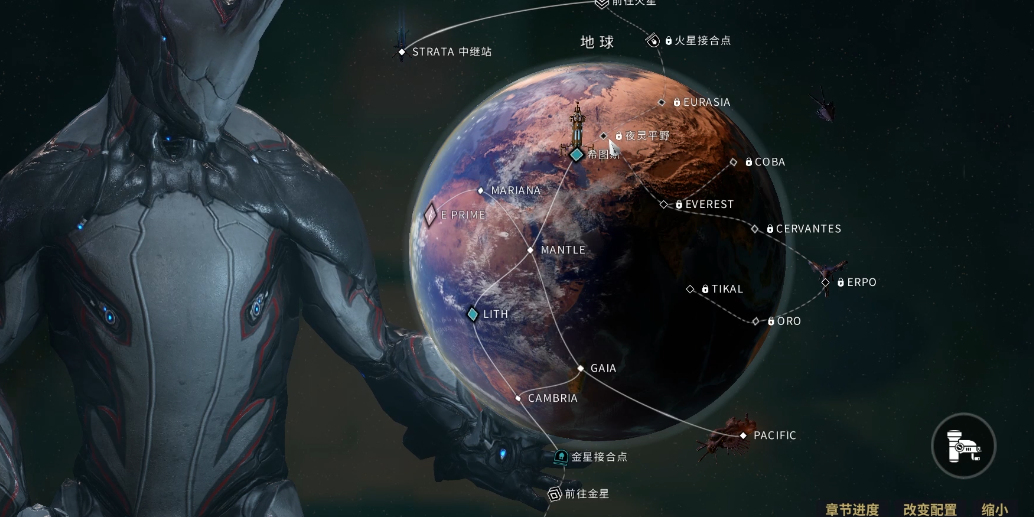Choose the locked TIKAL node

[690, 289]
